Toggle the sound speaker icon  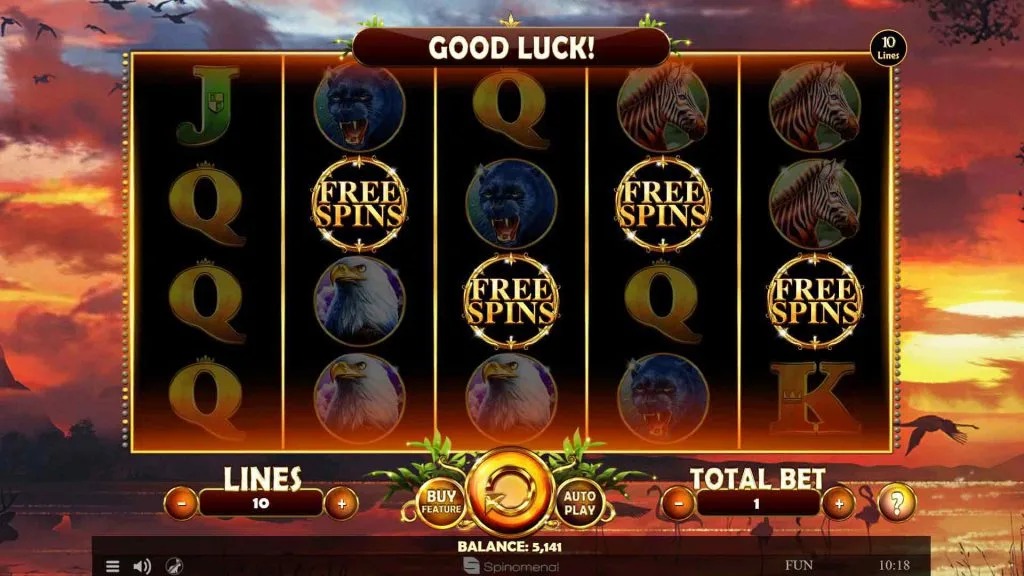click(x=142, y=566)
